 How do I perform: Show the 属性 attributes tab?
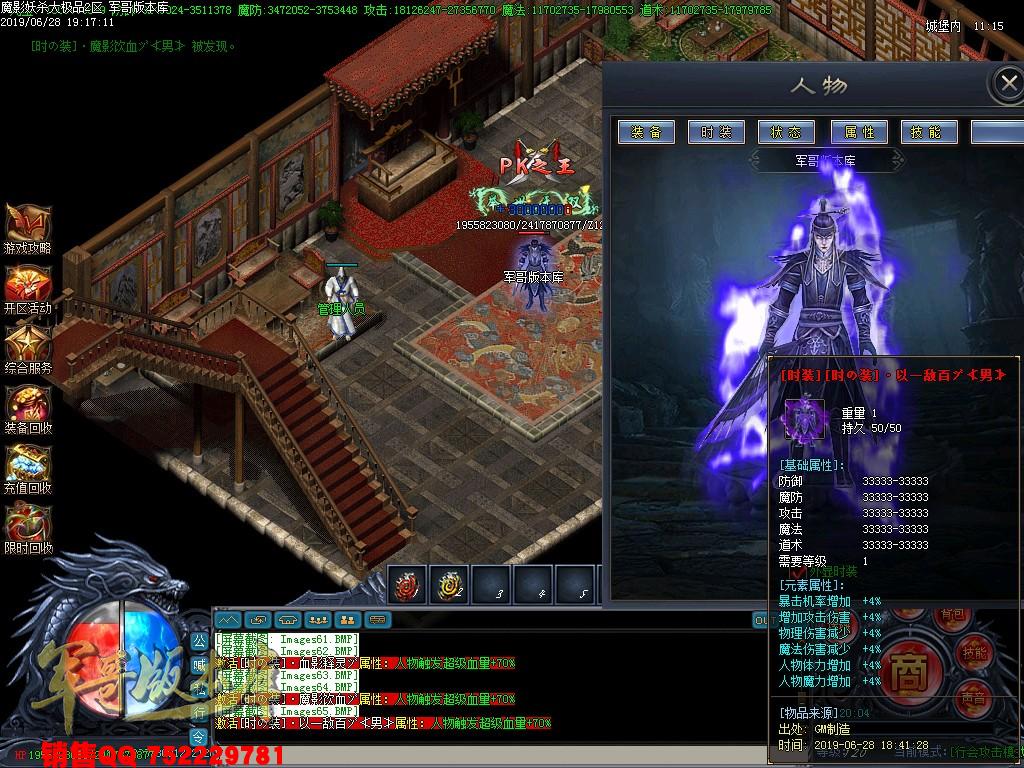(859, 132)
